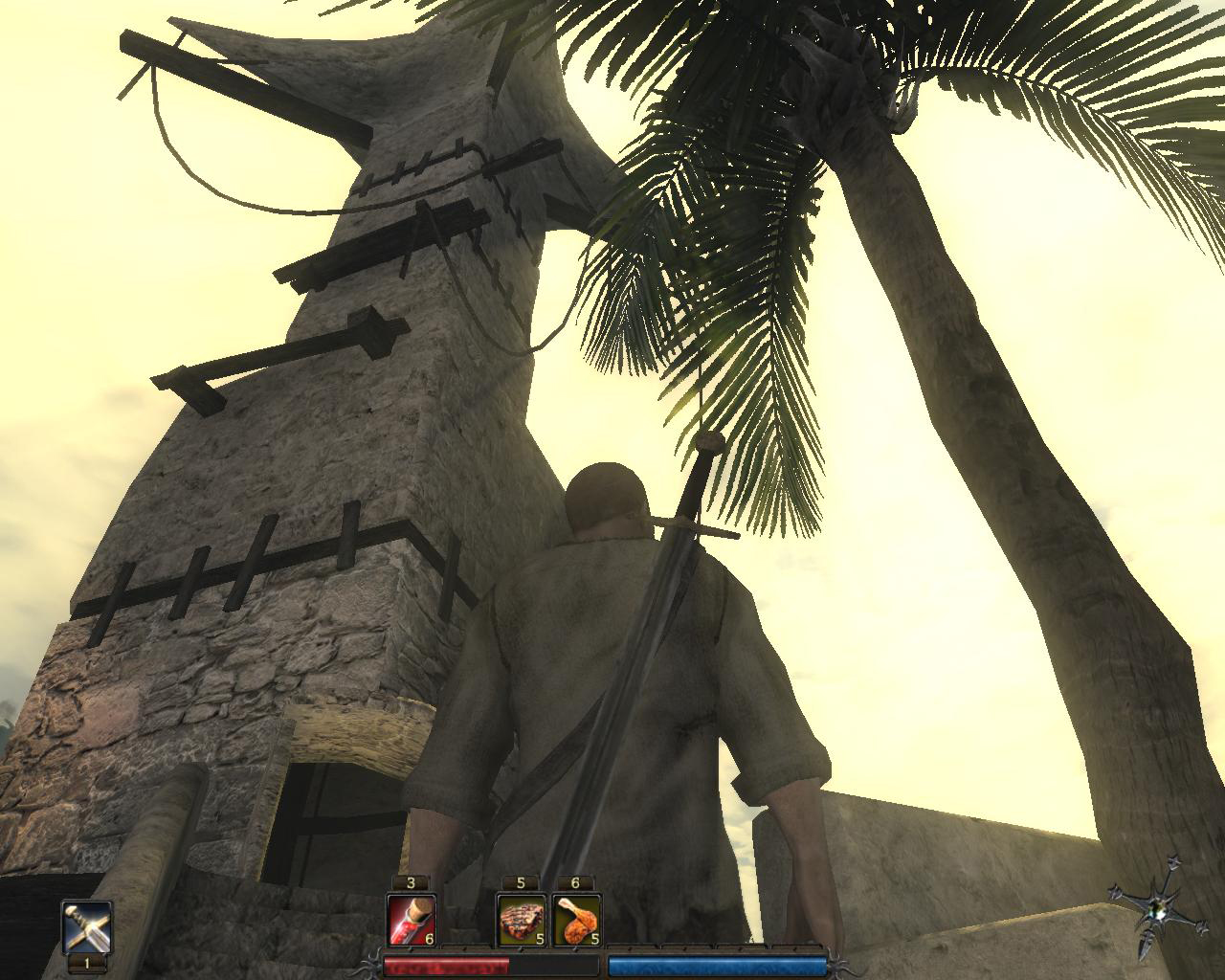Use the red healing potion
This screenshot has height=980, width=1225.
(x=412, y=920)
